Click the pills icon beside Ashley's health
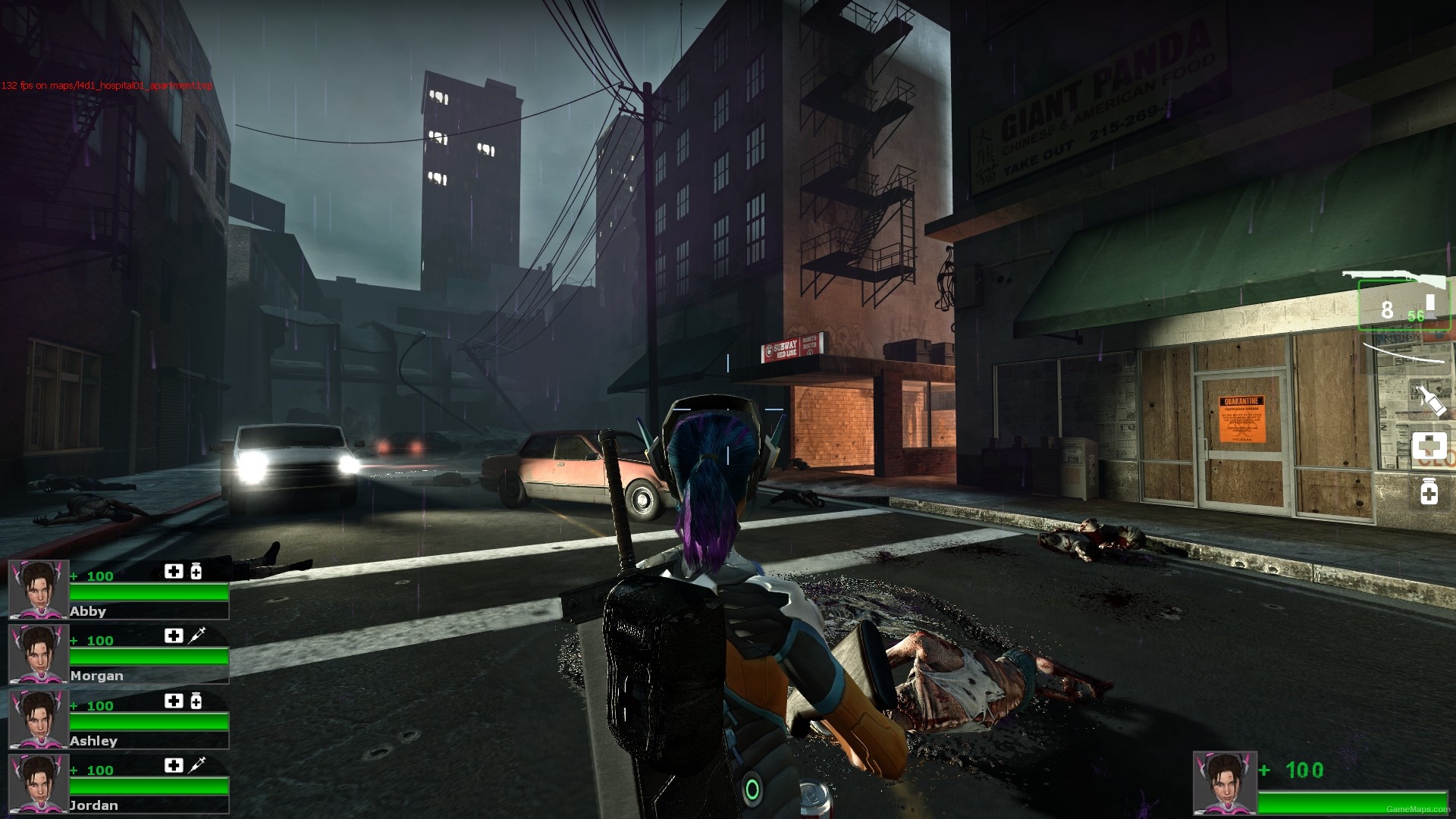1456x819 pixels. coord(196,700)
